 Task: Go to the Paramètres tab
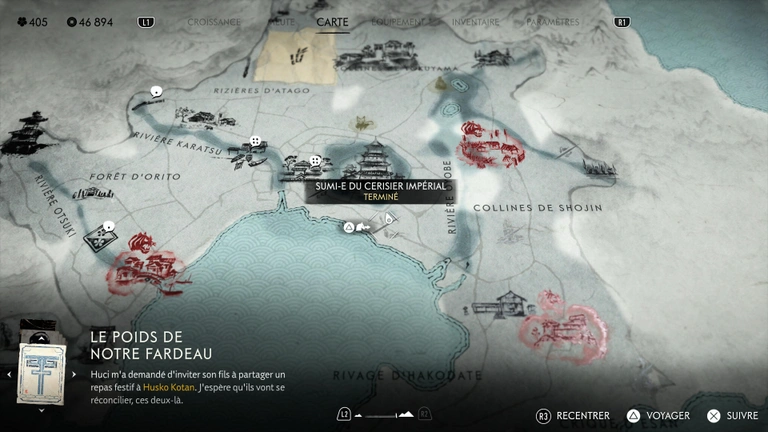click(x=551, y=21)
